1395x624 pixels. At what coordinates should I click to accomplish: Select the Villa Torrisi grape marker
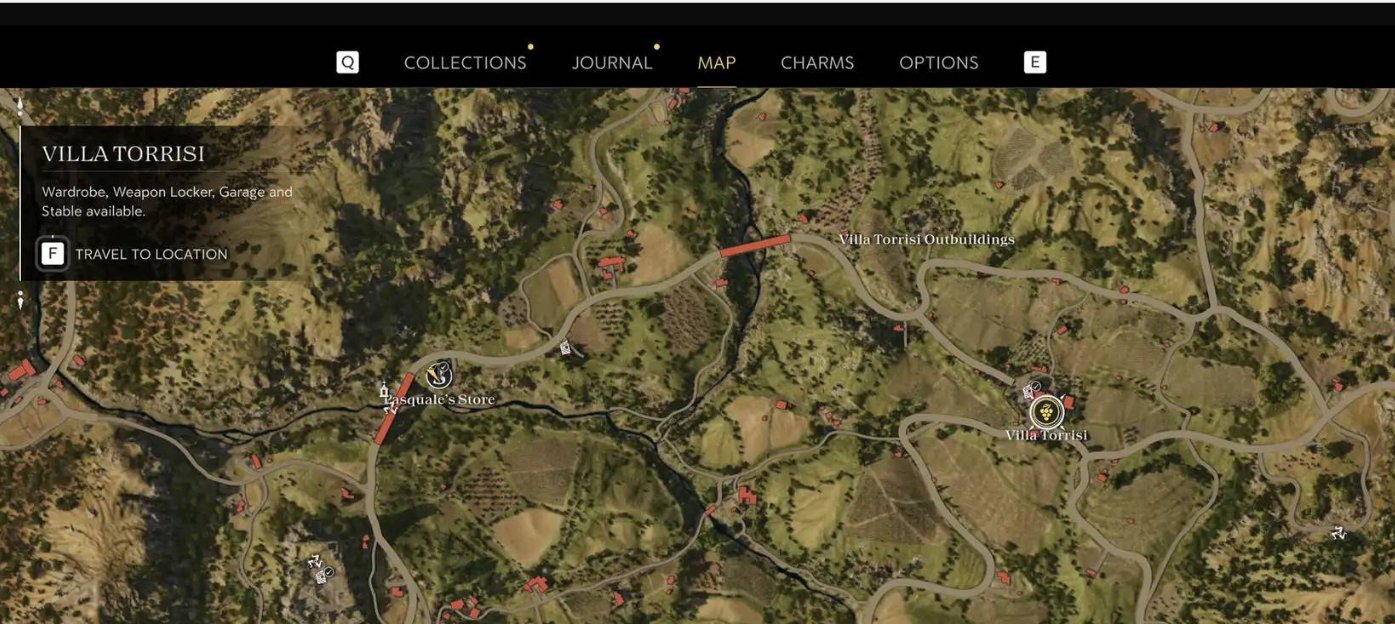pos(1045,410)
